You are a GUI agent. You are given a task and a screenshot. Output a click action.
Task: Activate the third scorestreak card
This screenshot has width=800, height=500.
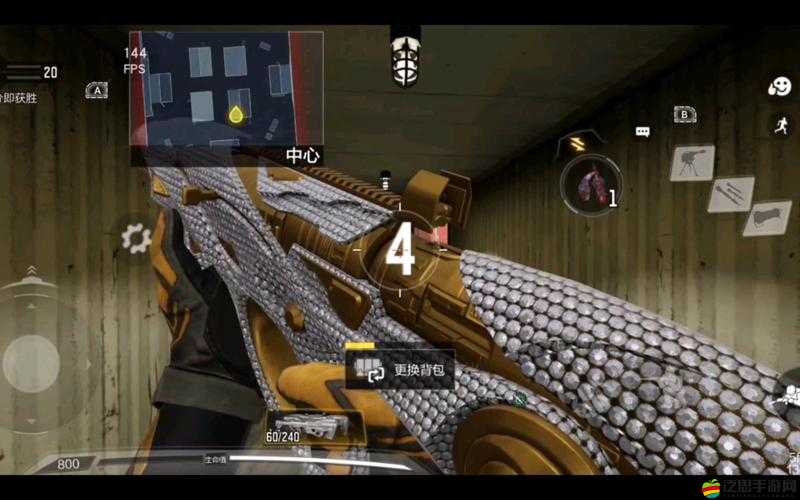point(767,217)
